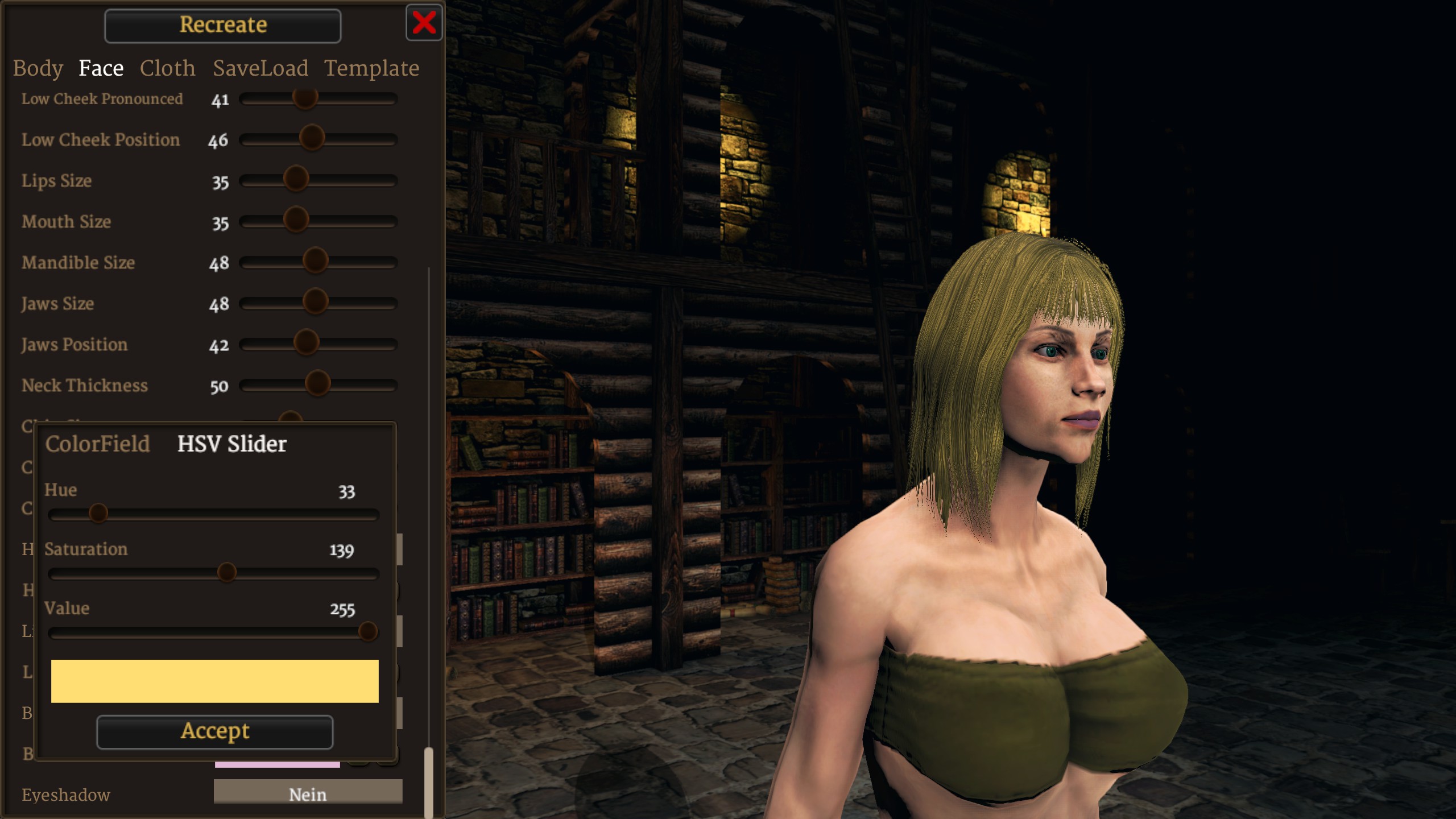Adjust the Neck Thickness slider
1456x819 pixels.
point(317,384)
